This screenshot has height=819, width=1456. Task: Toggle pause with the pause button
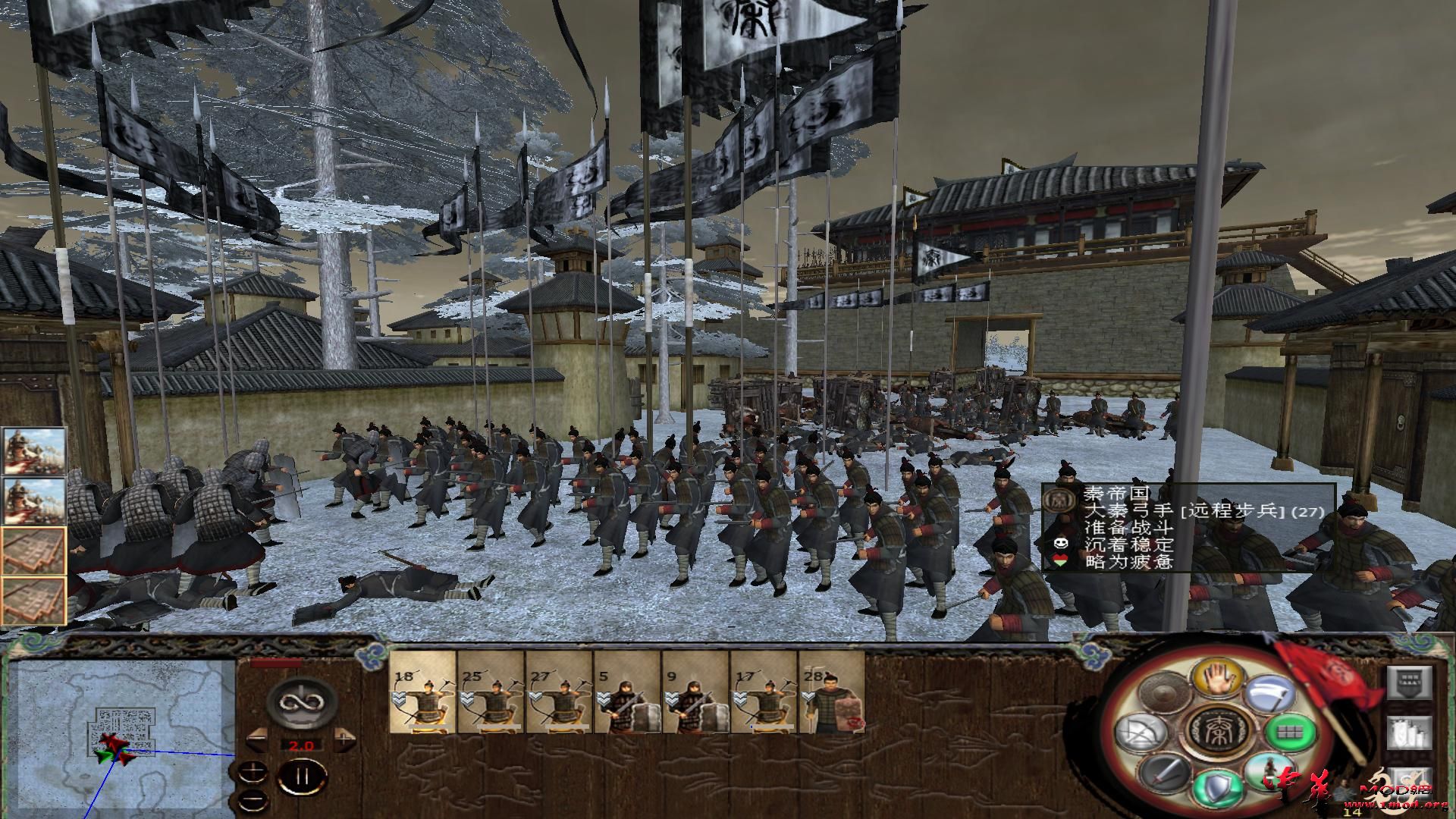(302, 776)
